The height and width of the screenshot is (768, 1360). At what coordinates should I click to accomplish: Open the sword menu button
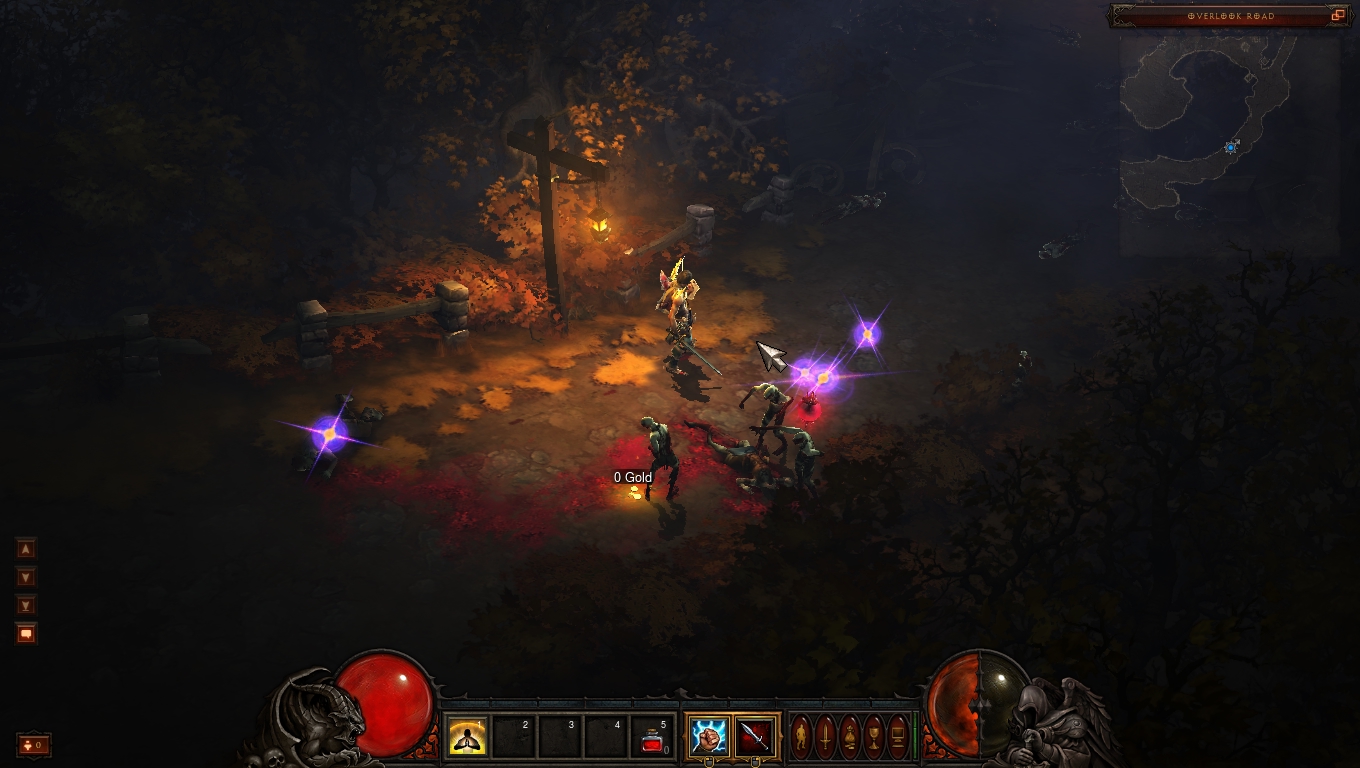(x=826, y=738)
